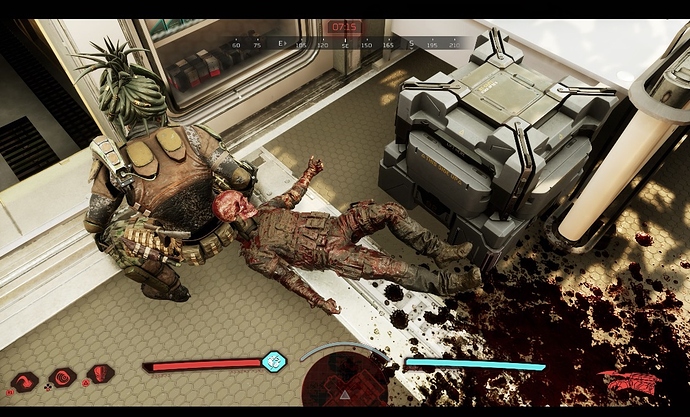Click the cyan medical kit icon
The image size is (690, 417).
[x=272, y=360]
